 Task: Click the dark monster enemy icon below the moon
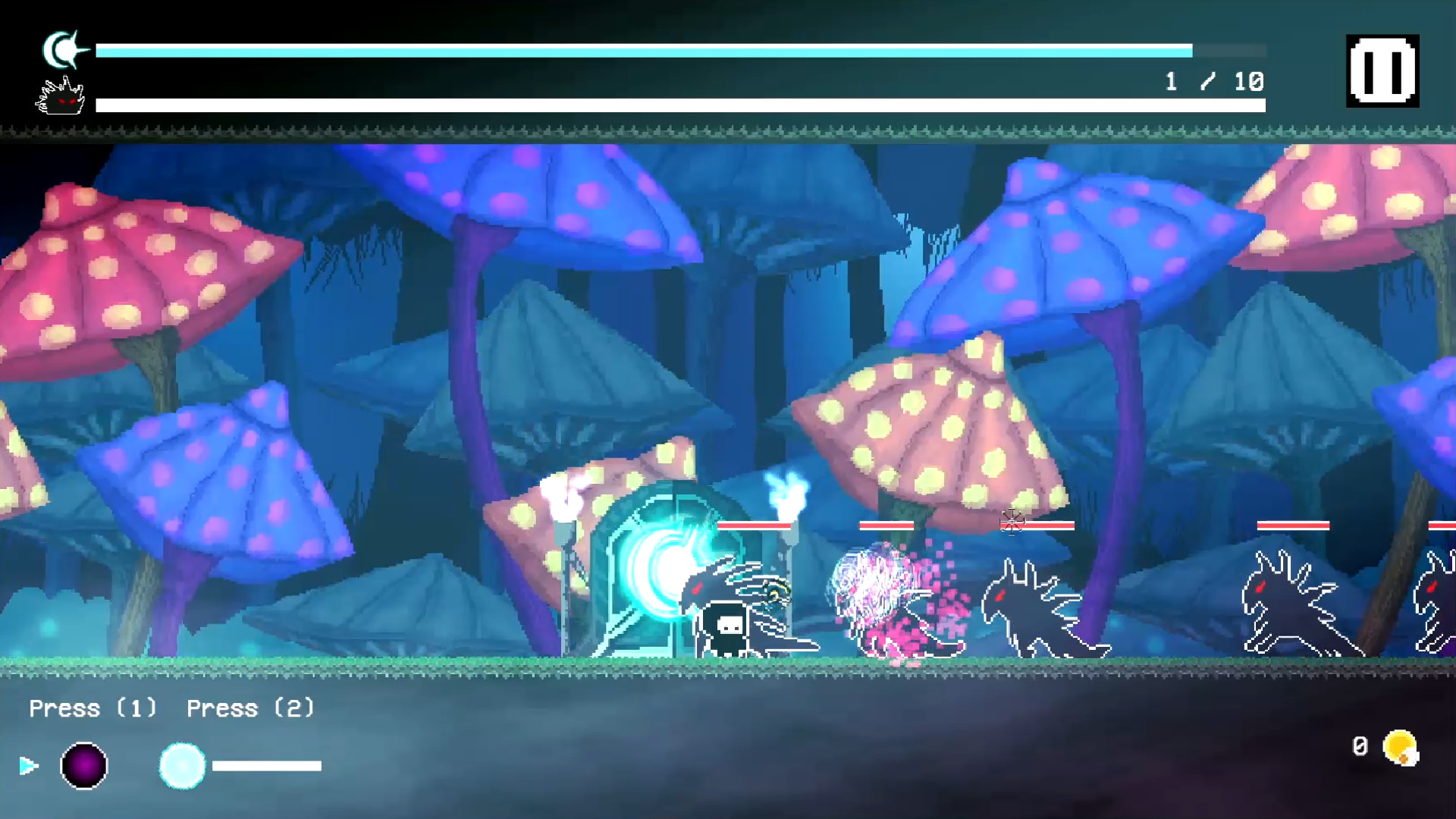pos(59,99)
